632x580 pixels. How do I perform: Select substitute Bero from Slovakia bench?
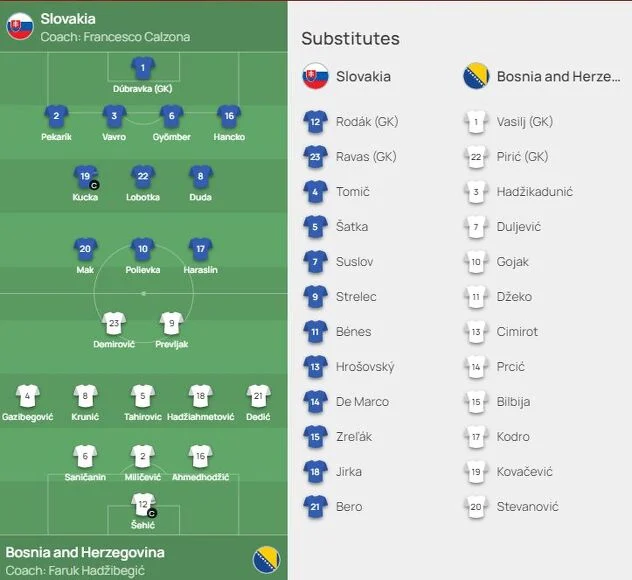click(349, 507)
